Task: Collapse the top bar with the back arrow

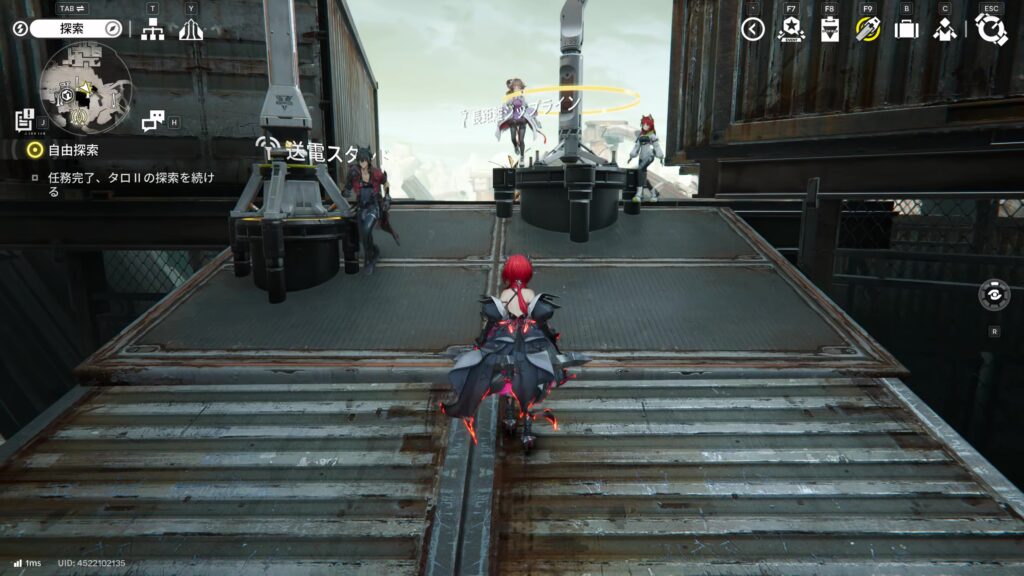Action: pyautogui.click(x=753, y=29)
